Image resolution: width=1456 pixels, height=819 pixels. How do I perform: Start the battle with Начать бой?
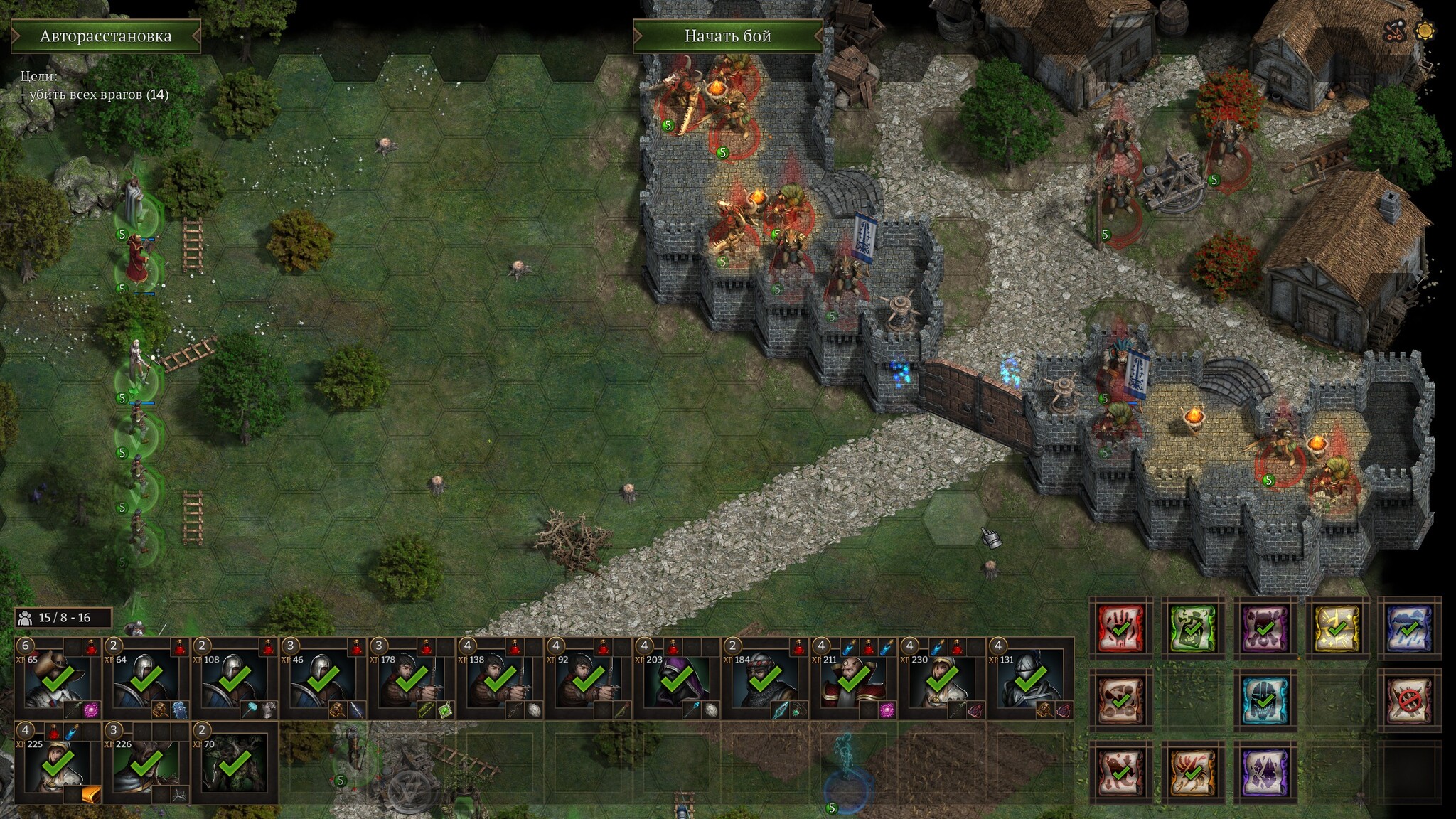(727, 36)
